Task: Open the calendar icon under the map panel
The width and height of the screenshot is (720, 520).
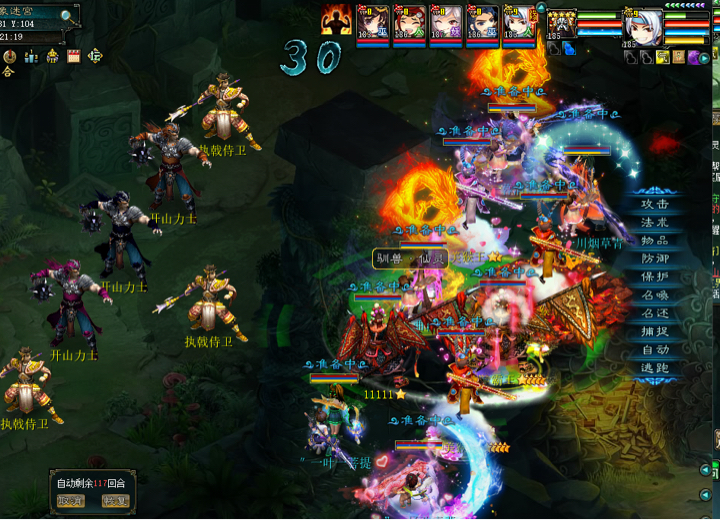Action: pyautogui.click(x=73, y=57)
